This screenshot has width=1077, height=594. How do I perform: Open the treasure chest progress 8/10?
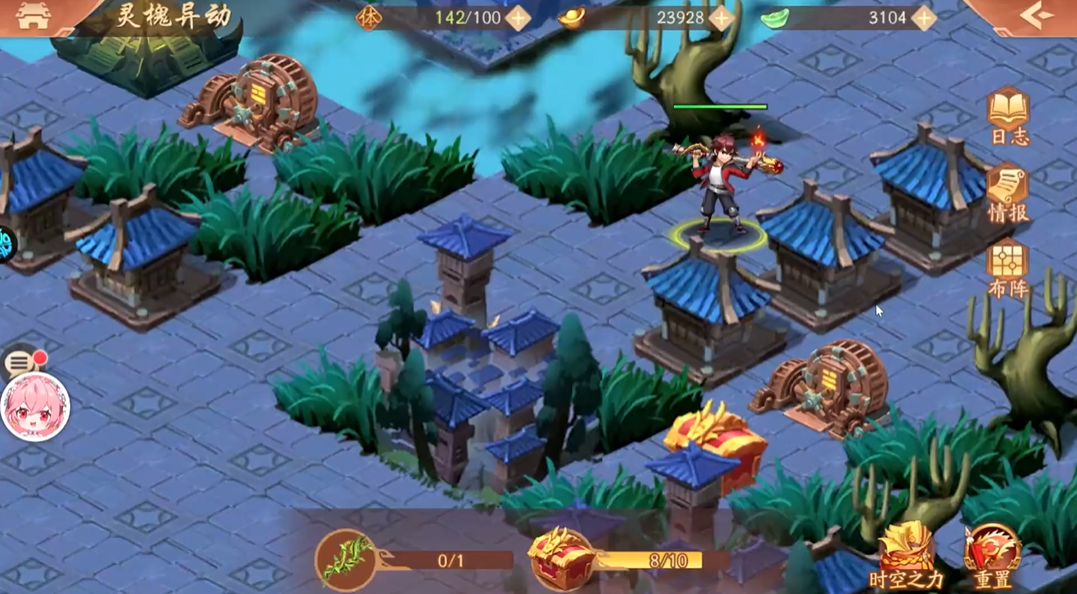561,559
